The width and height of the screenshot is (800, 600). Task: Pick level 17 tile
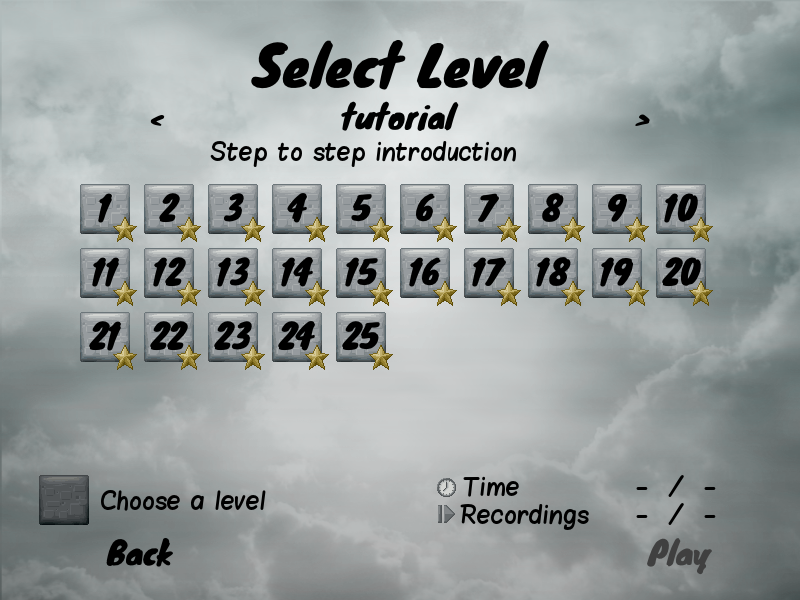click(x=489, y=273)
